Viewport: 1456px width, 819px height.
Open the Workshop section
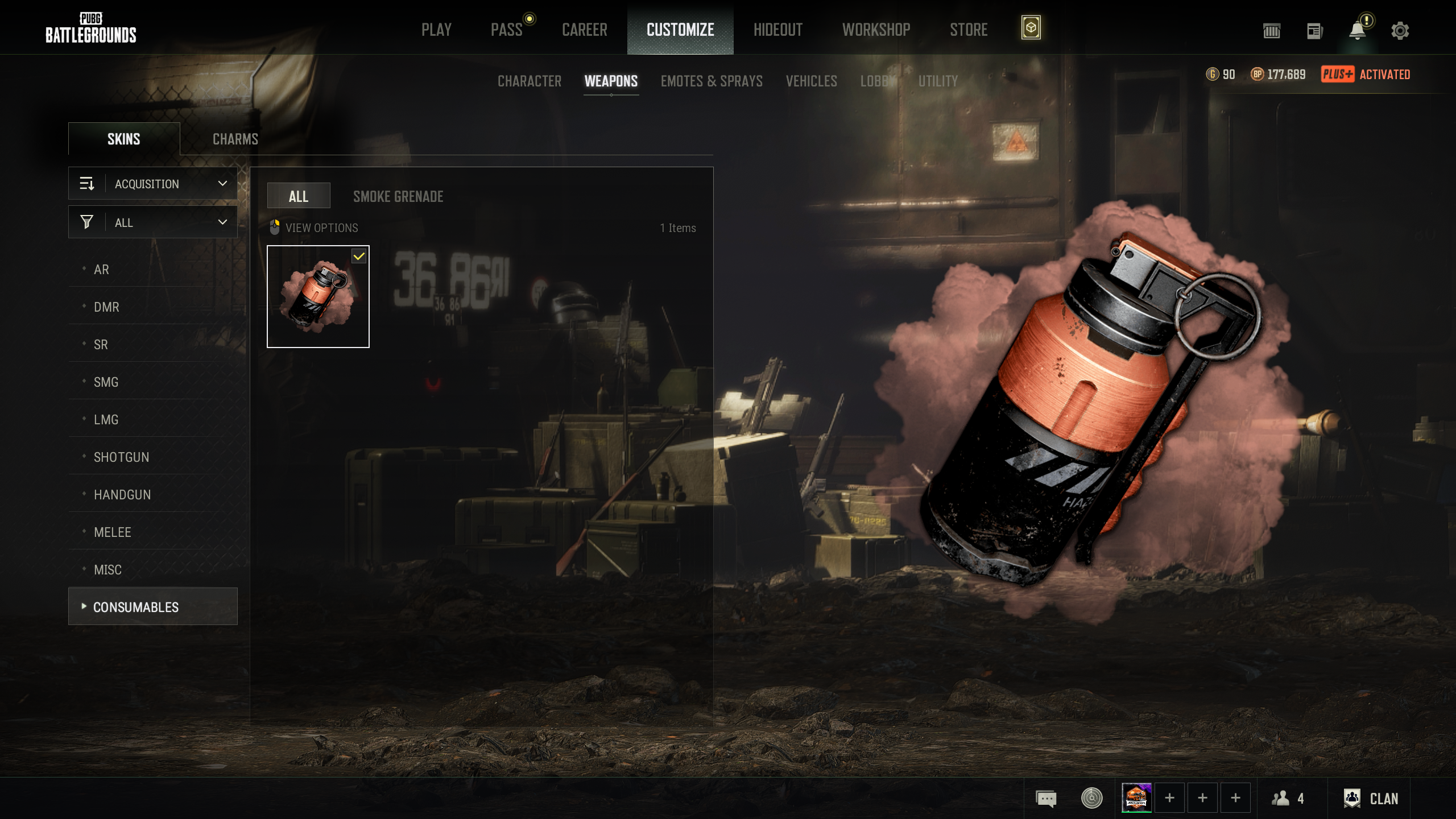tap(876, 30)
